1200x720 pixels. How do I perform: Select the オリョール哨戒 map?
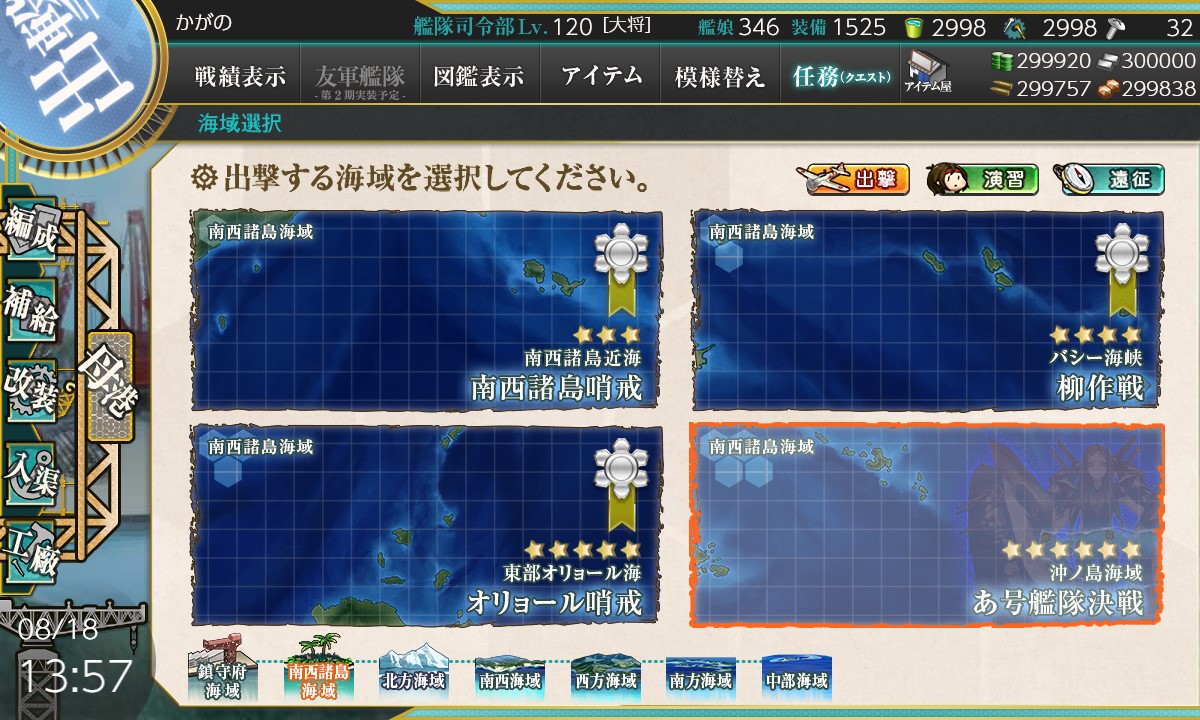tap(427, 524)
